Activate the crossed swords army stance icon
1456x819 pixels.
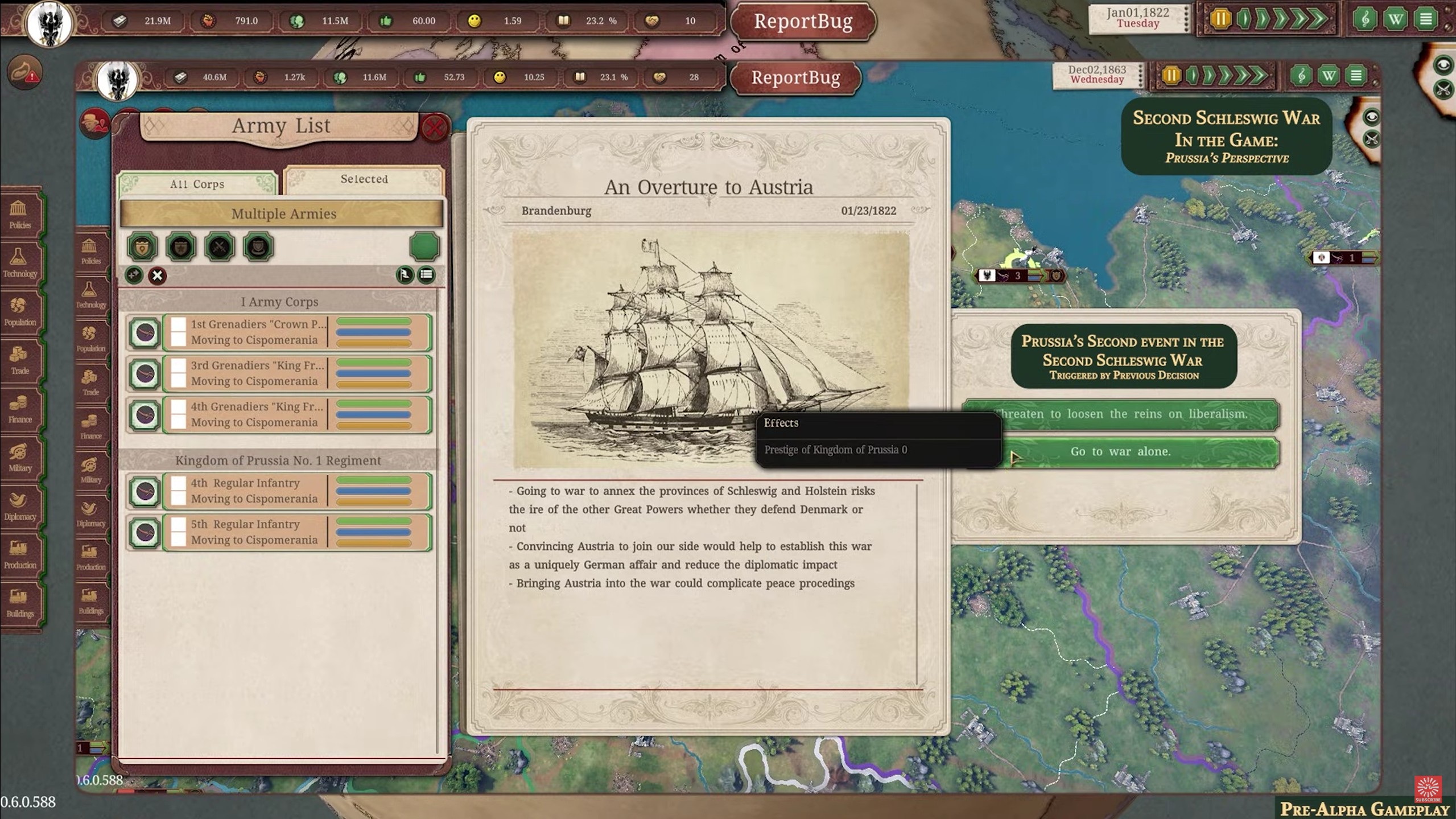[219, 247]
